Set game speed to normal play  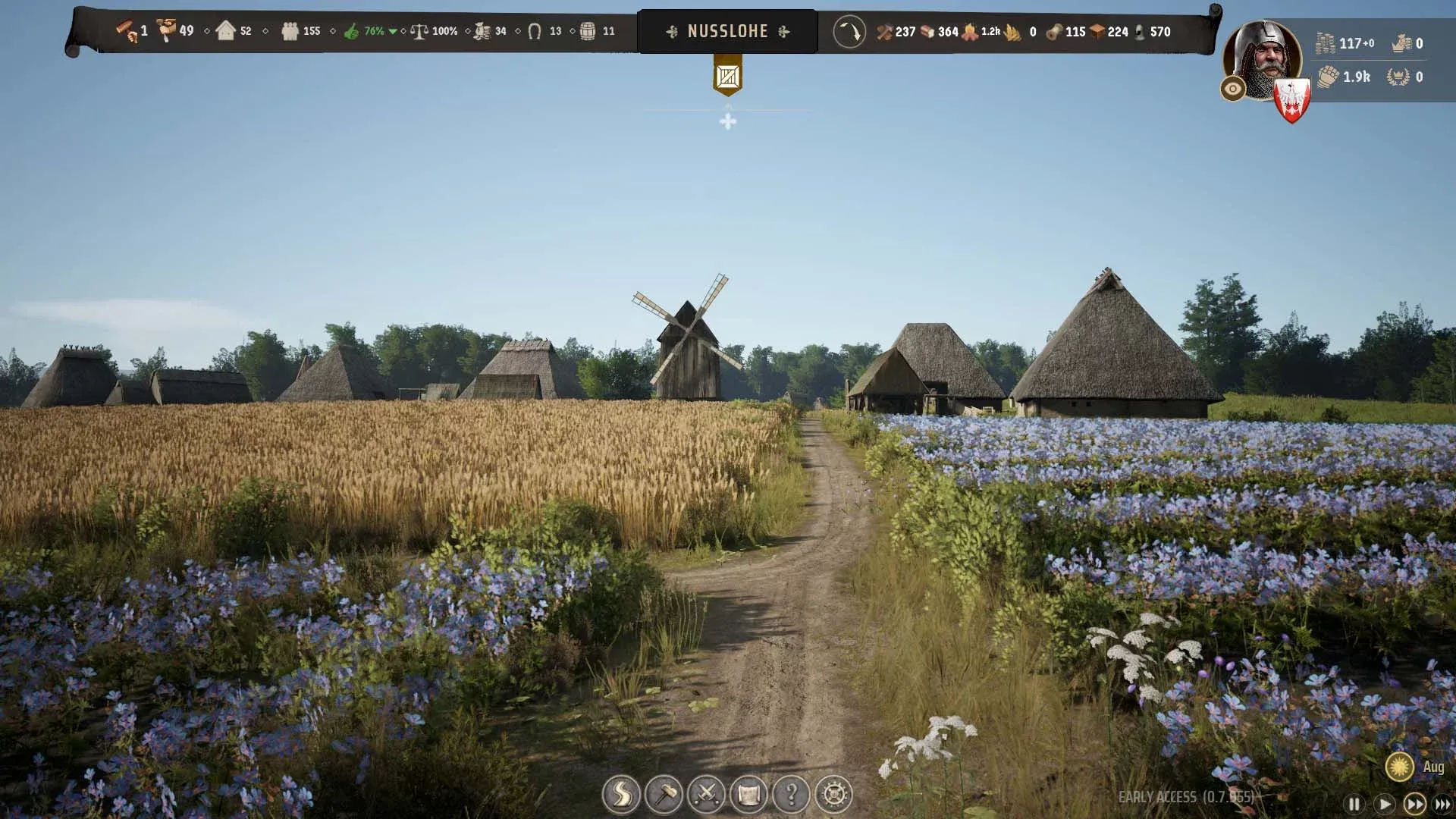click(1385, 804)
